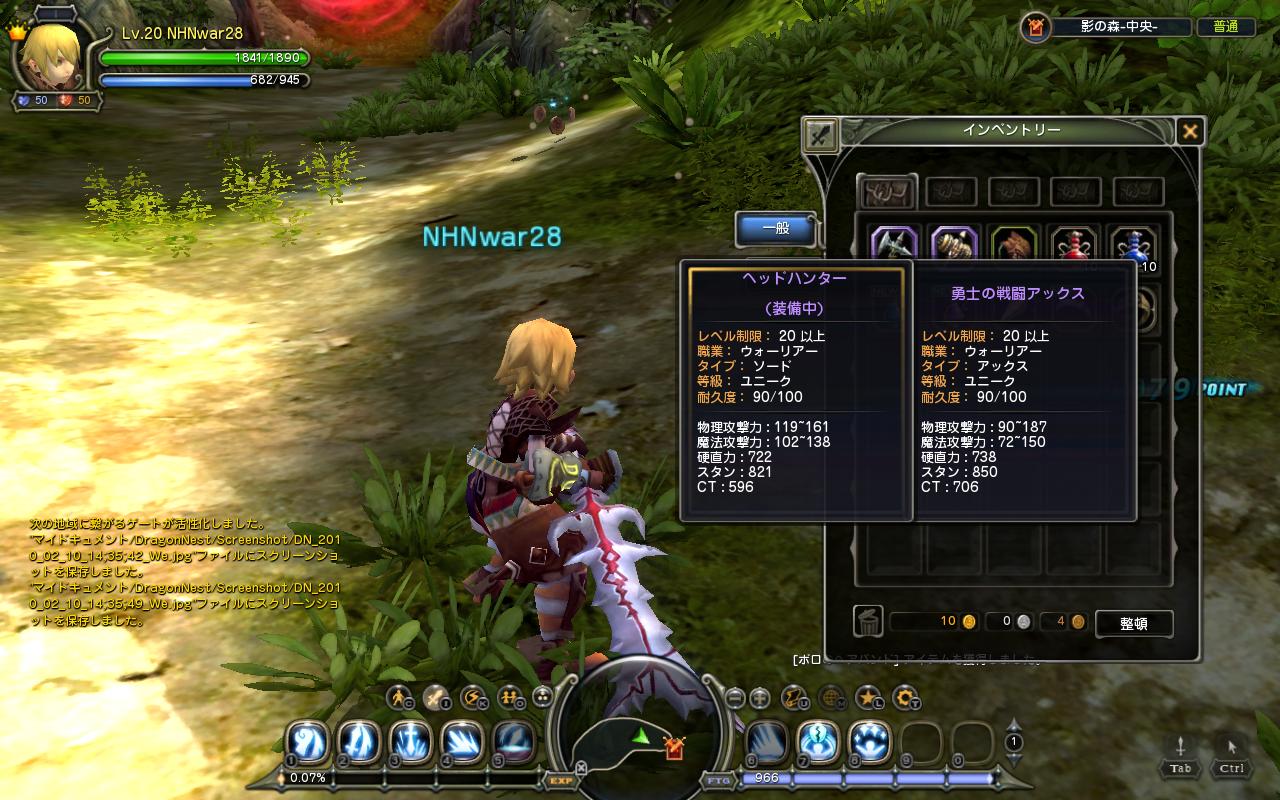This screenshot has height=800, width=1280.
Task: Click the inventory trash can icon
Action: [x=868, y=622]
